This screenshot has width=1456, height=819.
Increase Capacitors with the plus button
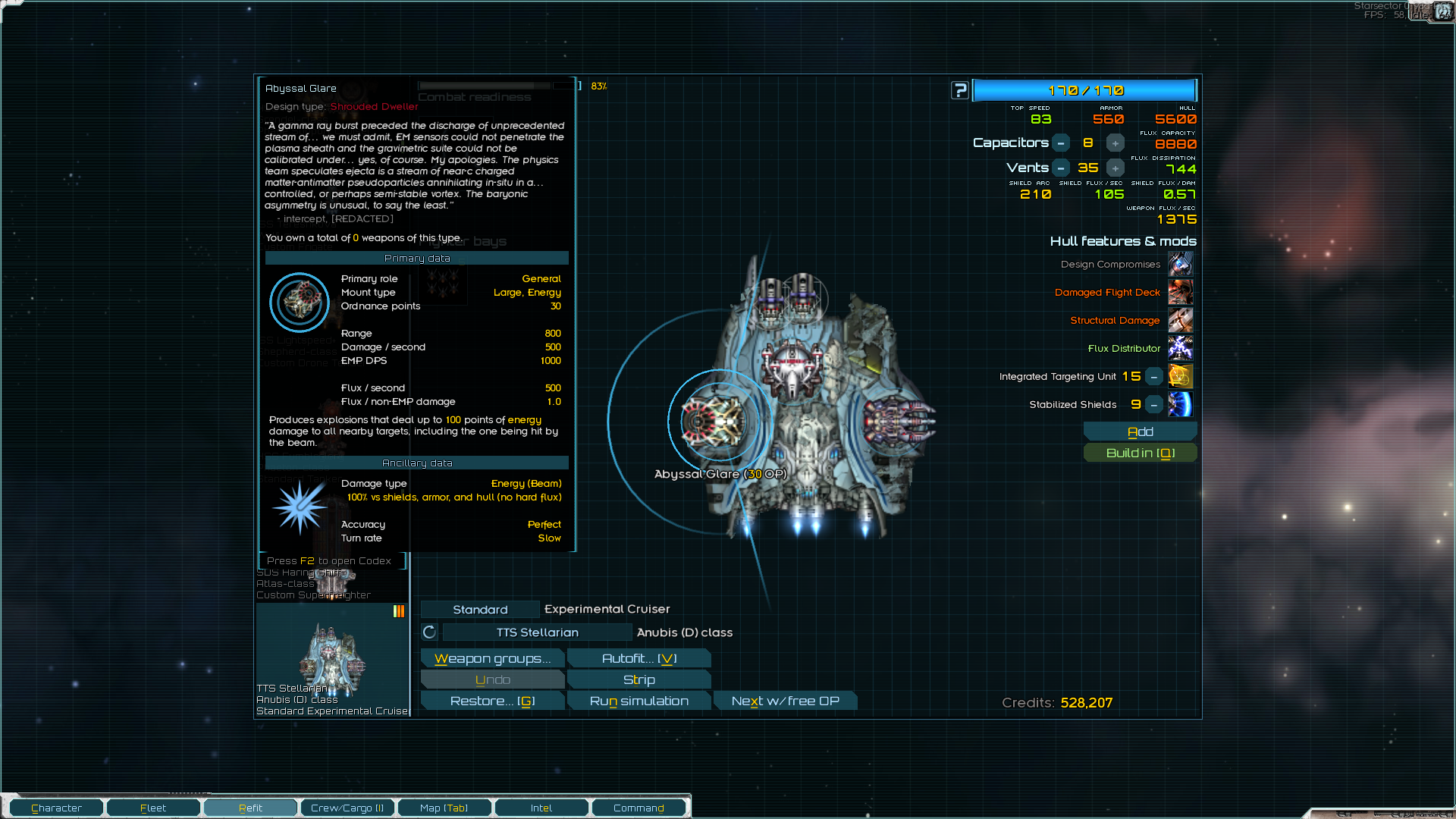(1115, 143)
